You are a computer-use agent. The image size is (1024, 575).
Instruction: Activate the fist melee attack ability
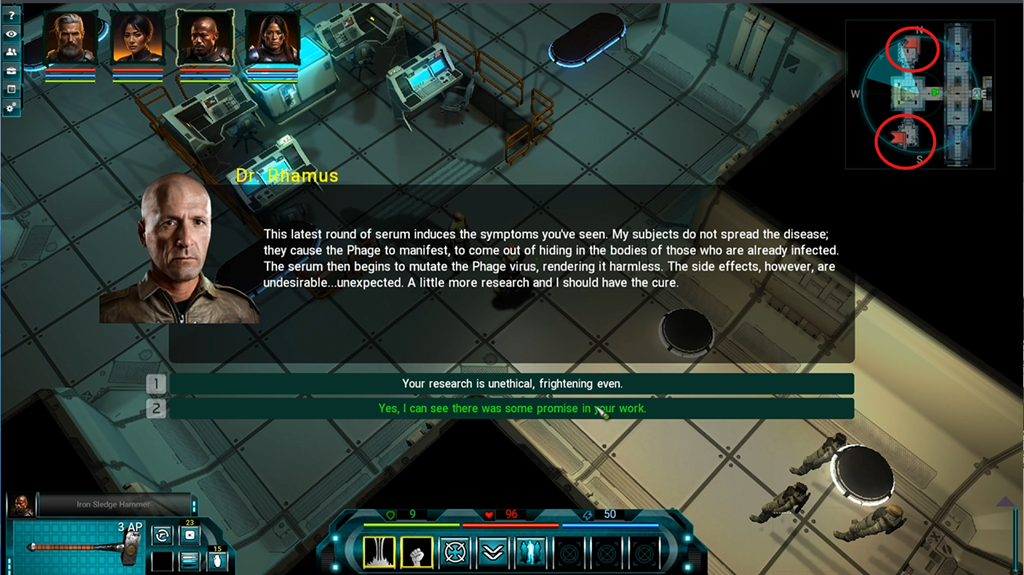416,551
